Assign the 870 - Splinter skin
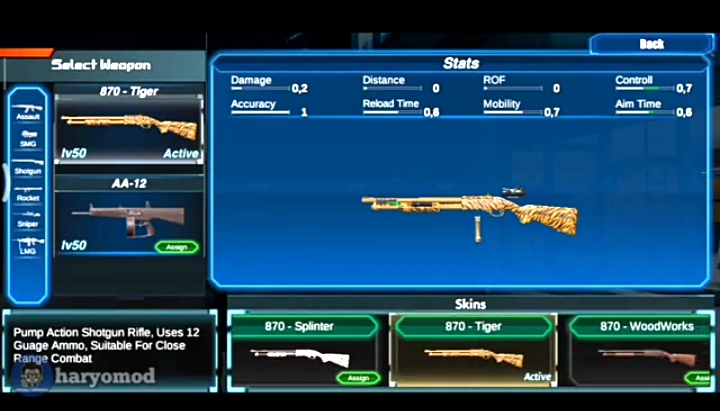The image size is (720, 411). pyautogui.click(x=356, y=378)
